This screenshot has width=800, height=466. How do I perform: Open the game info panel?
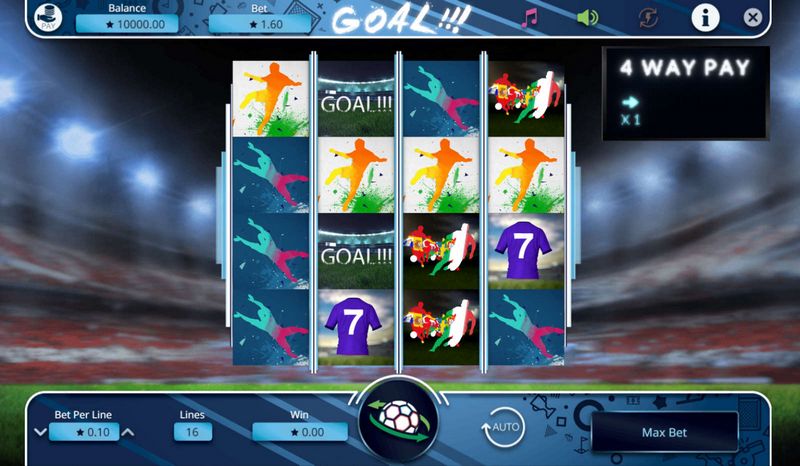[x=706, y=17]
